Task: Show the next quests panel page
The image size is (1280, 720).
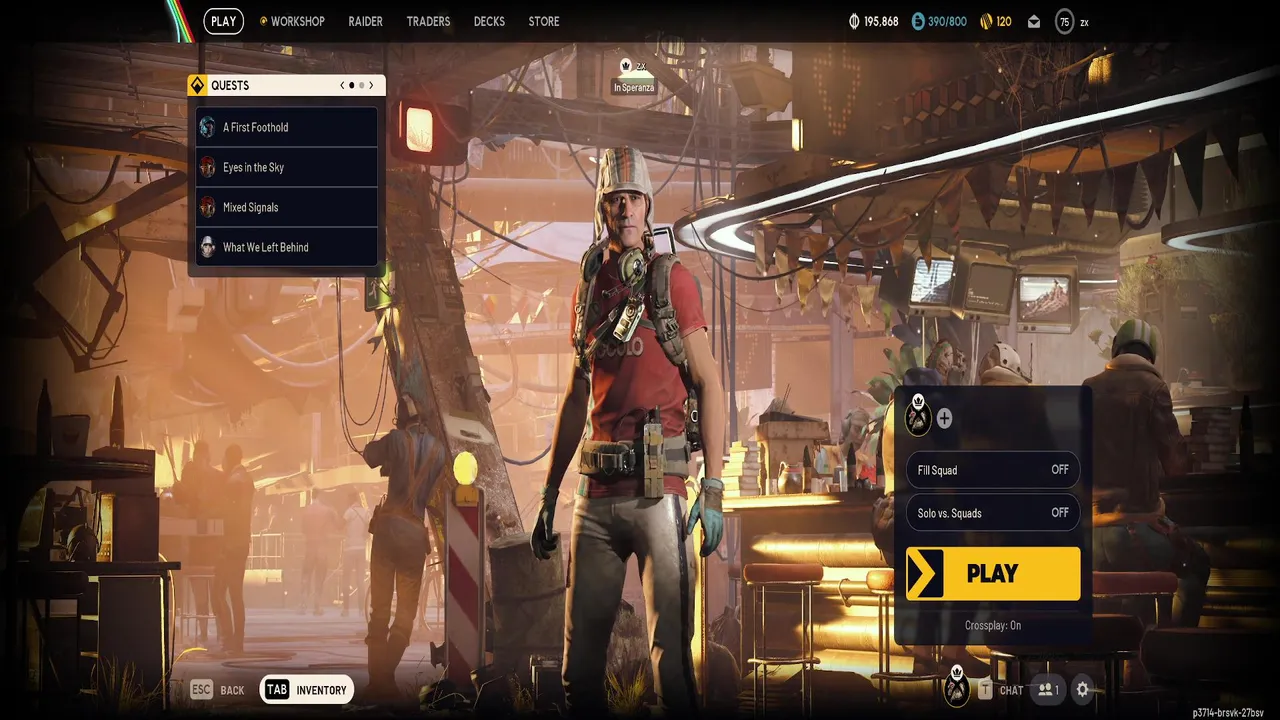Action: [371, 86]
